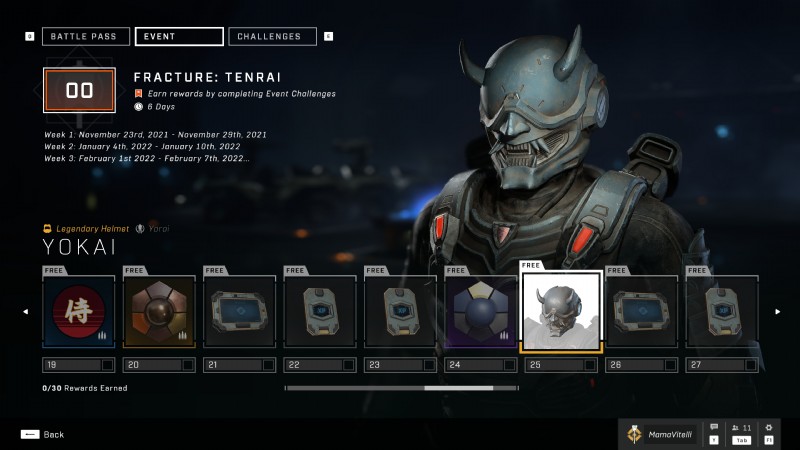
Task: Open the social friends list icon
Action: (741, 428)
